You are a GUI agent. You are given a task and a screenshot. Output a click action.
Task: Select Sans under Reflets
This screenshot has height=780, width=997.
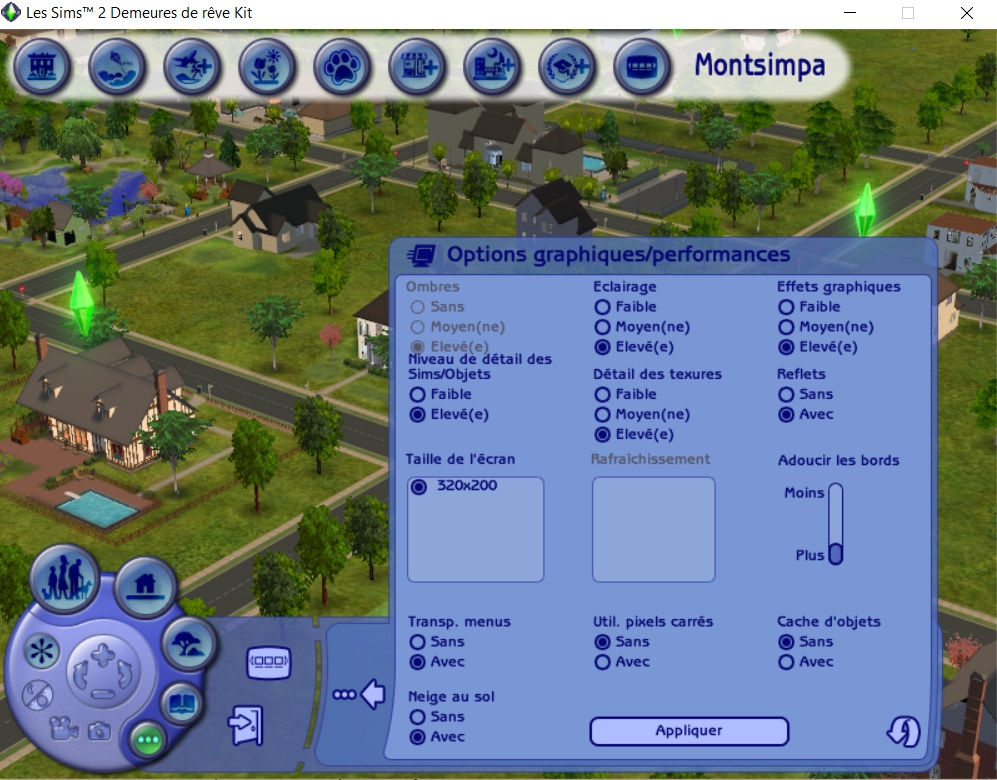[786, 395]
